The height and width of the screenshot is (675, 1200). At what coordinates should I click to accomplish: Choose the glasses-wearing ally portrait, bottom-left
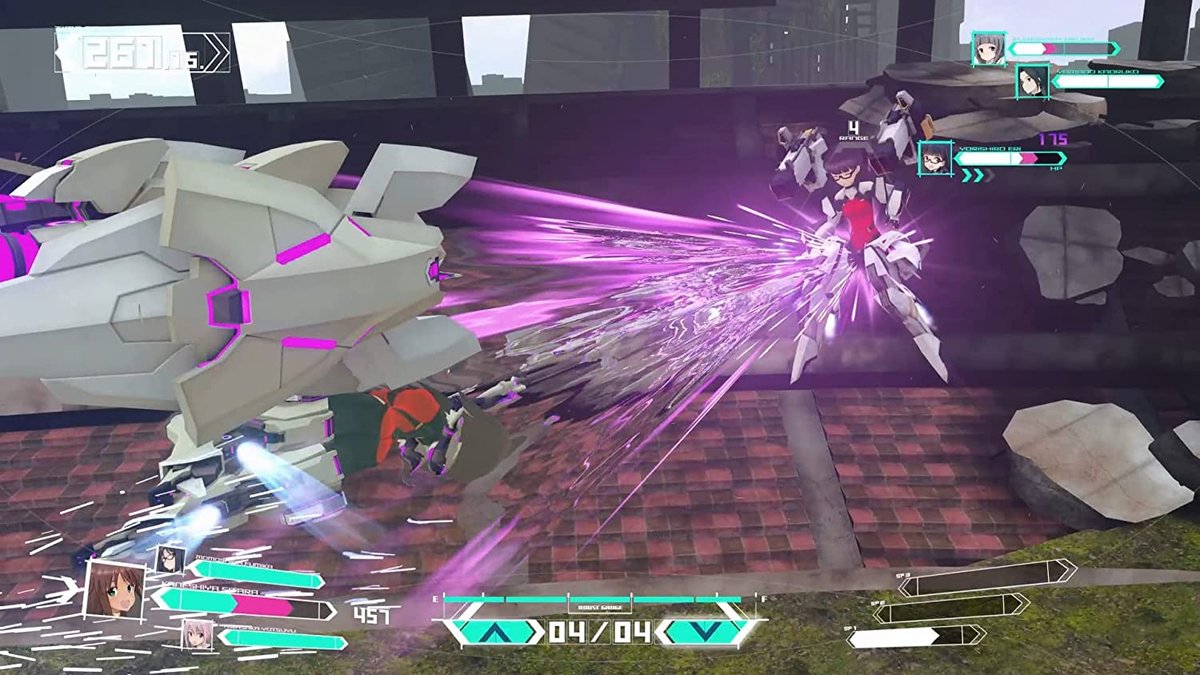click(170, 559)
